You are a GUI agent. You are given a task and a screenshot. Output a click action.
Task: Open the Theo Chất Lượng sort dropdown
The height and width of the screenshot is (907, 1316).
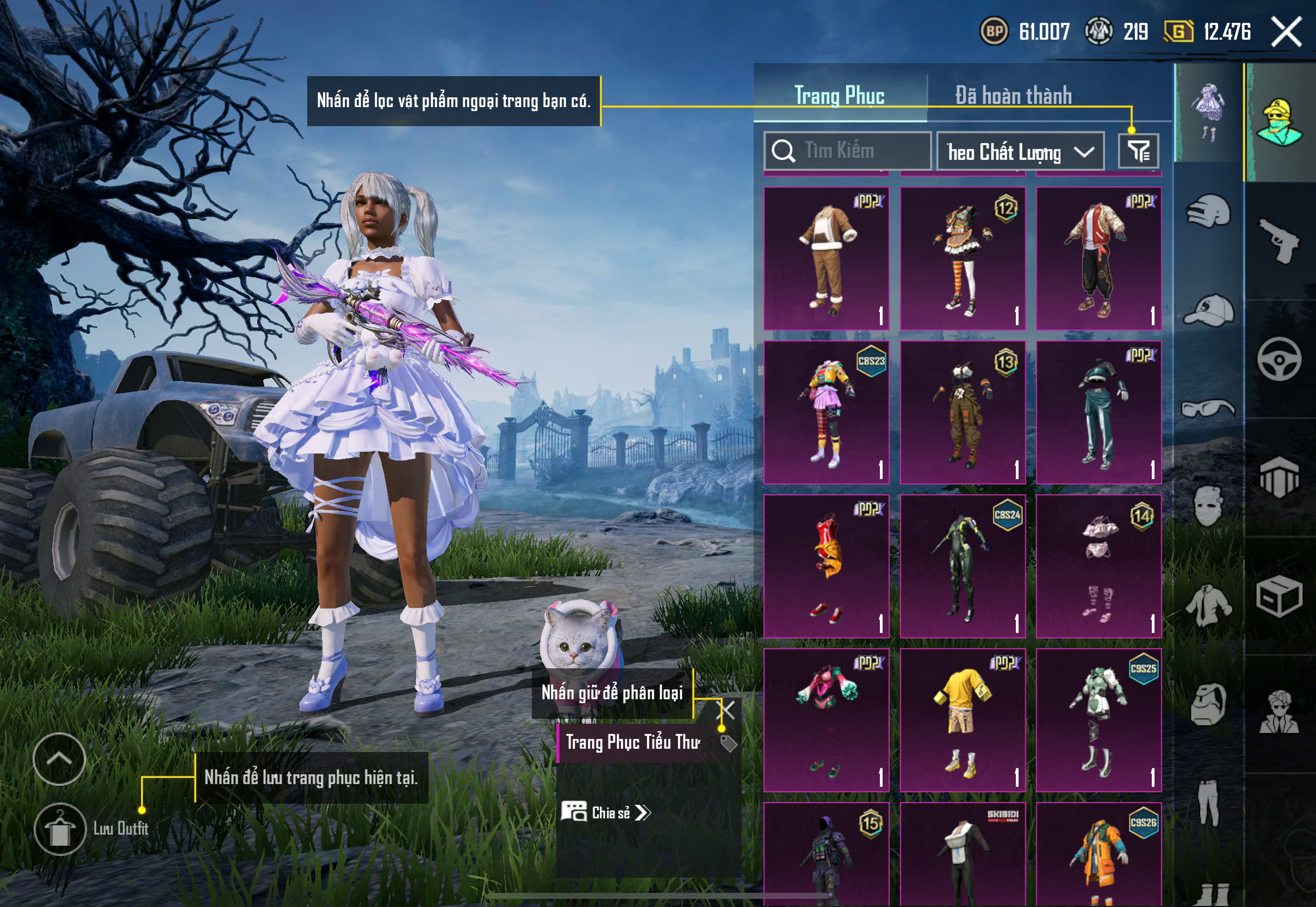pyautogui.click(x=1020, y=152)
